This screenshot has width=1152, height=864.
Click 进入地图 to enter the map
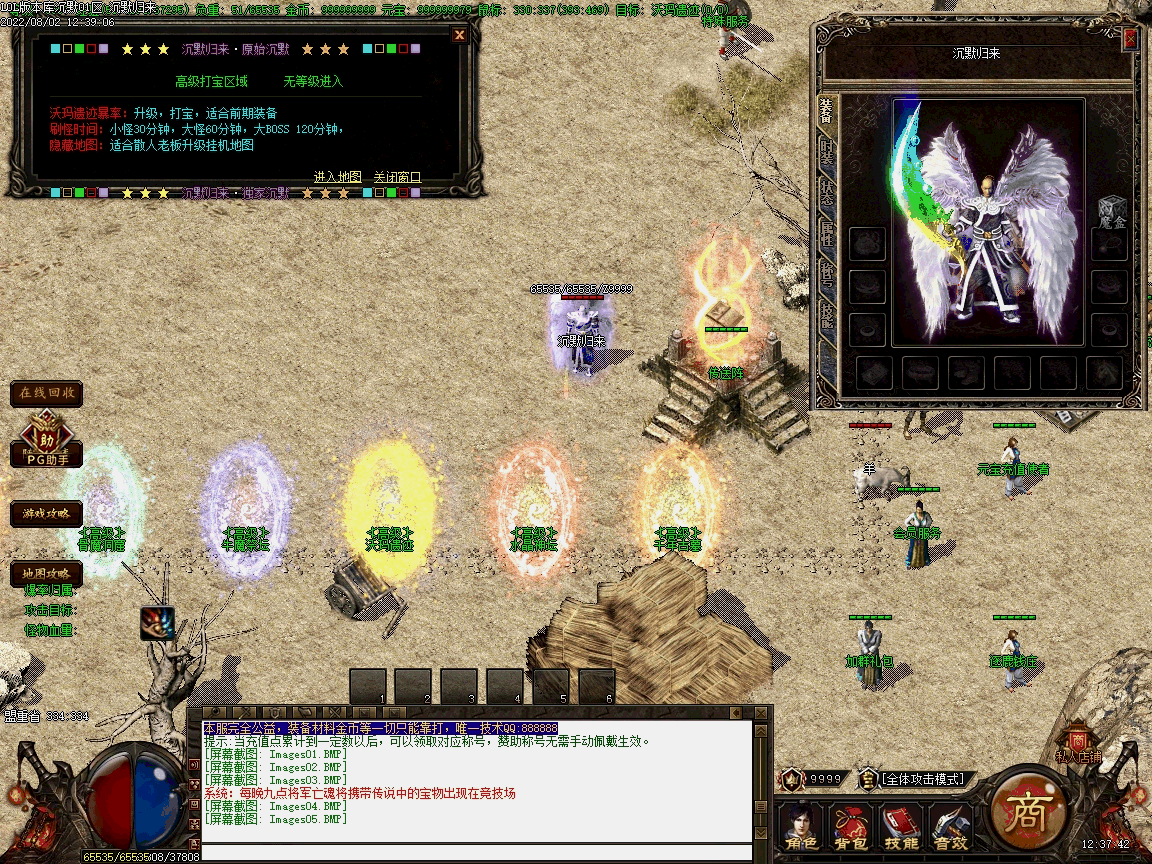click(338, 177)
